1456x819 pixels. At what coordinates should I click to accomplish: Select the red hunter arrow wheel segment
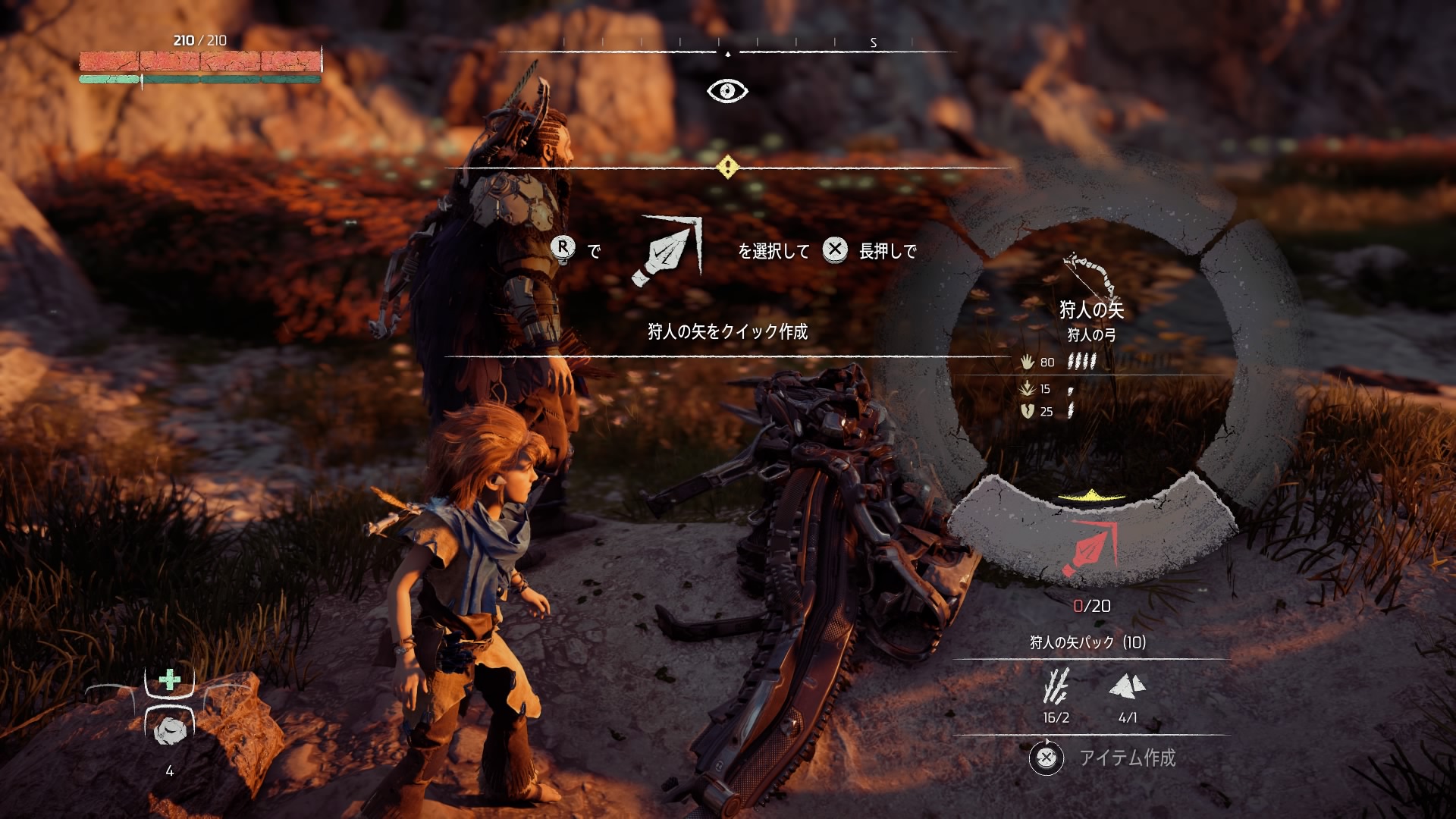tap(1090, 548)
